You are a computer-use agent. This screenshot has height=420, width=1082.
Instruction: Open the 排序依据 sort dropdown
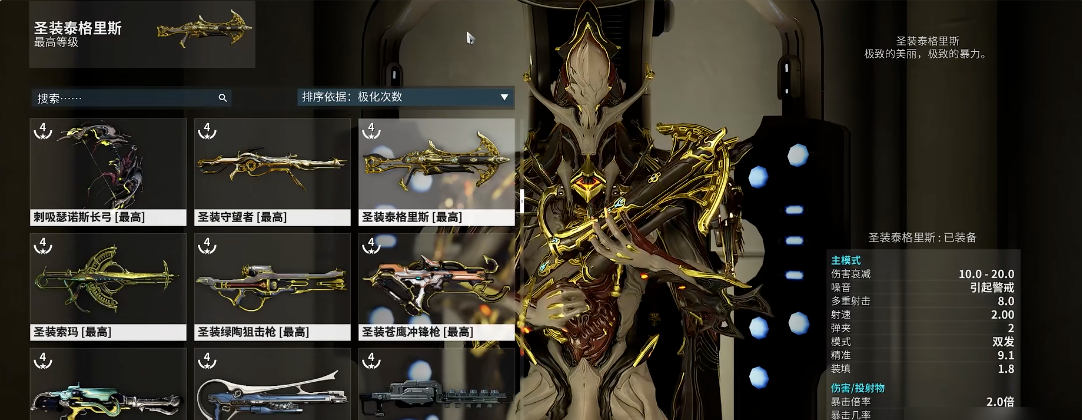pos(405,97)
